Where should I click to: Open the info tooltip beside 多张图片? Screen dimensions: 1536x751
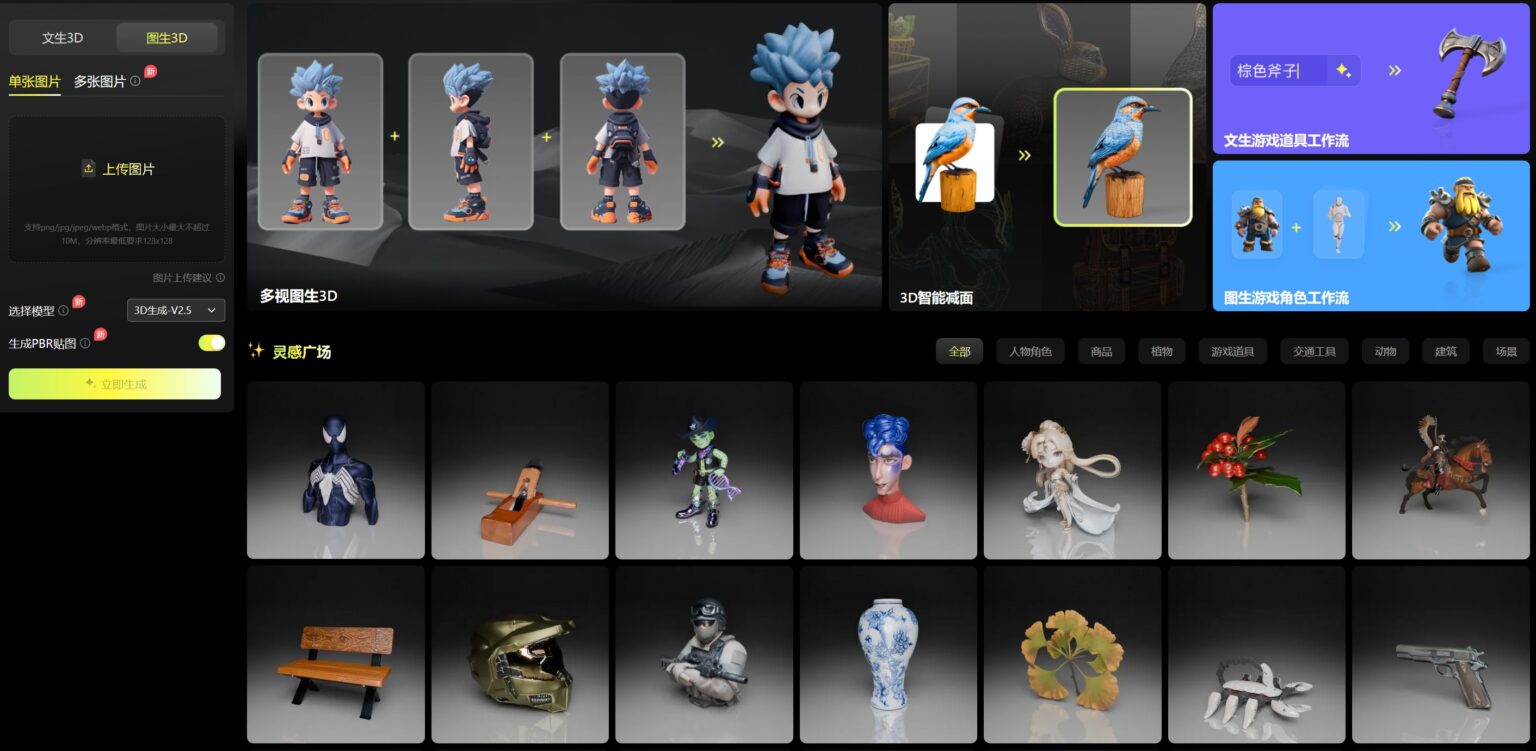pyautogui.click(x=135, y=82)
